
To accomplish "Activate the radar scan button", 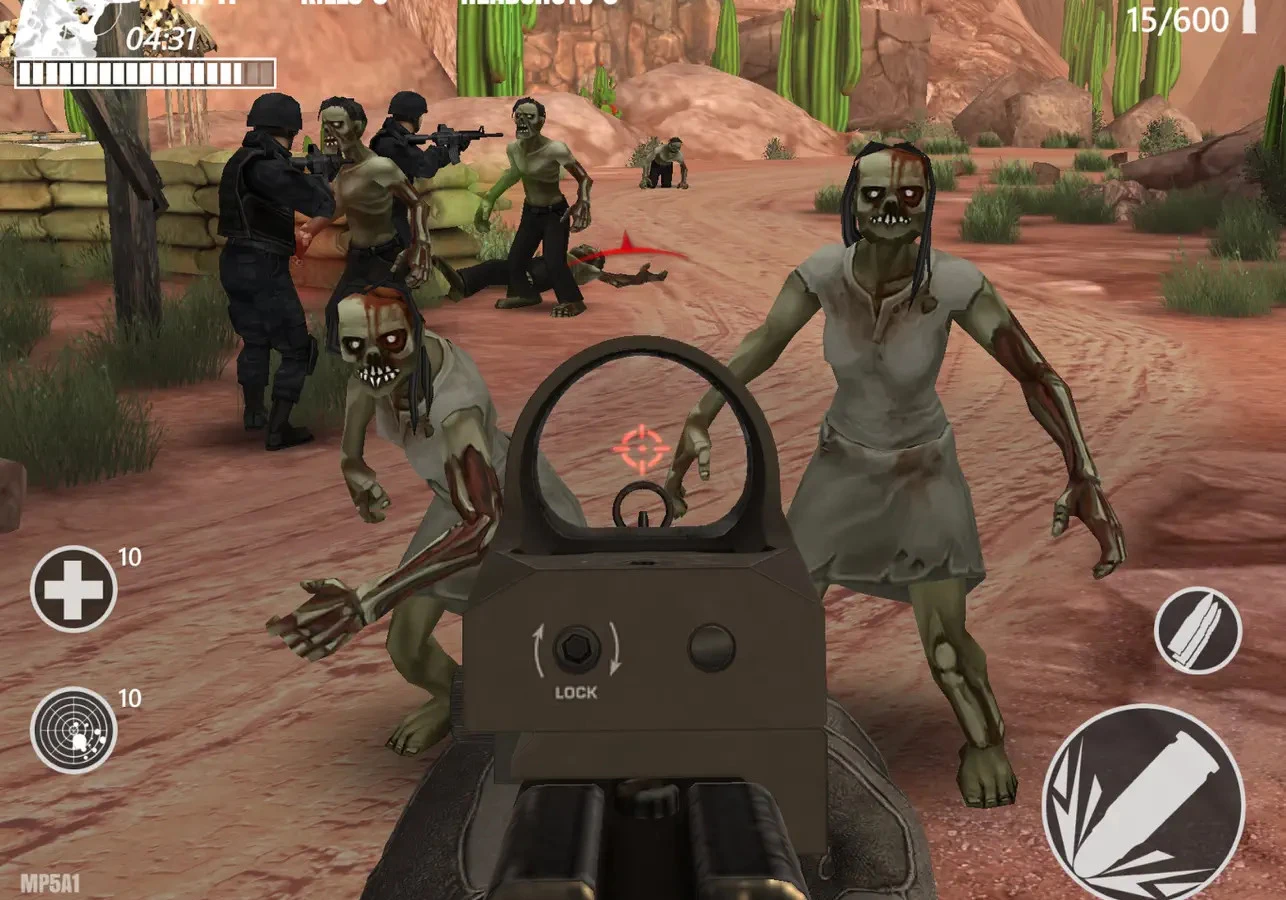I will click(73, 730).
